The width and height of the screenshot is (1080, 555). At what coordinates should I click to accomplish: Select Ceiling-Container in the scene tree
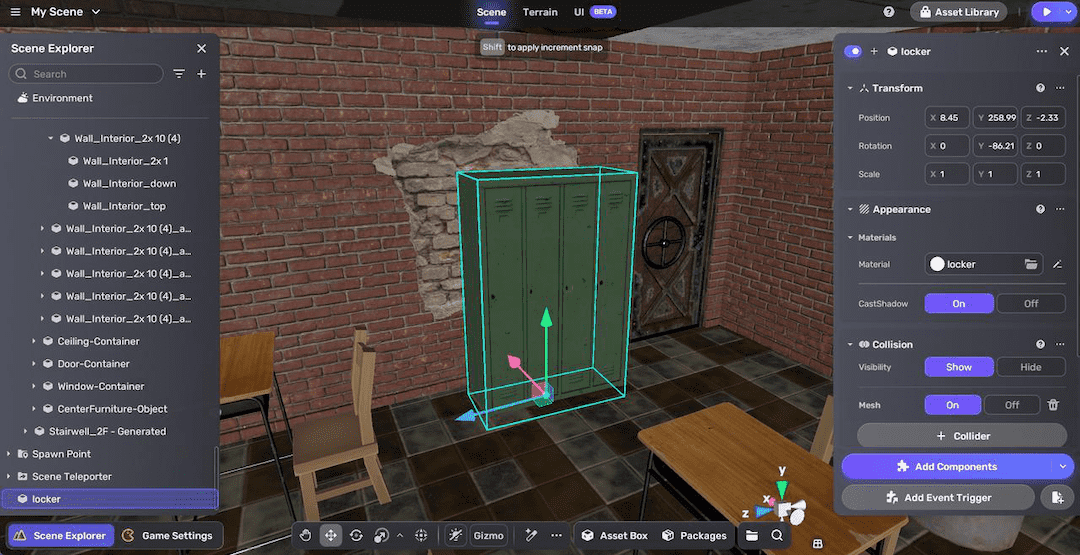98,341
